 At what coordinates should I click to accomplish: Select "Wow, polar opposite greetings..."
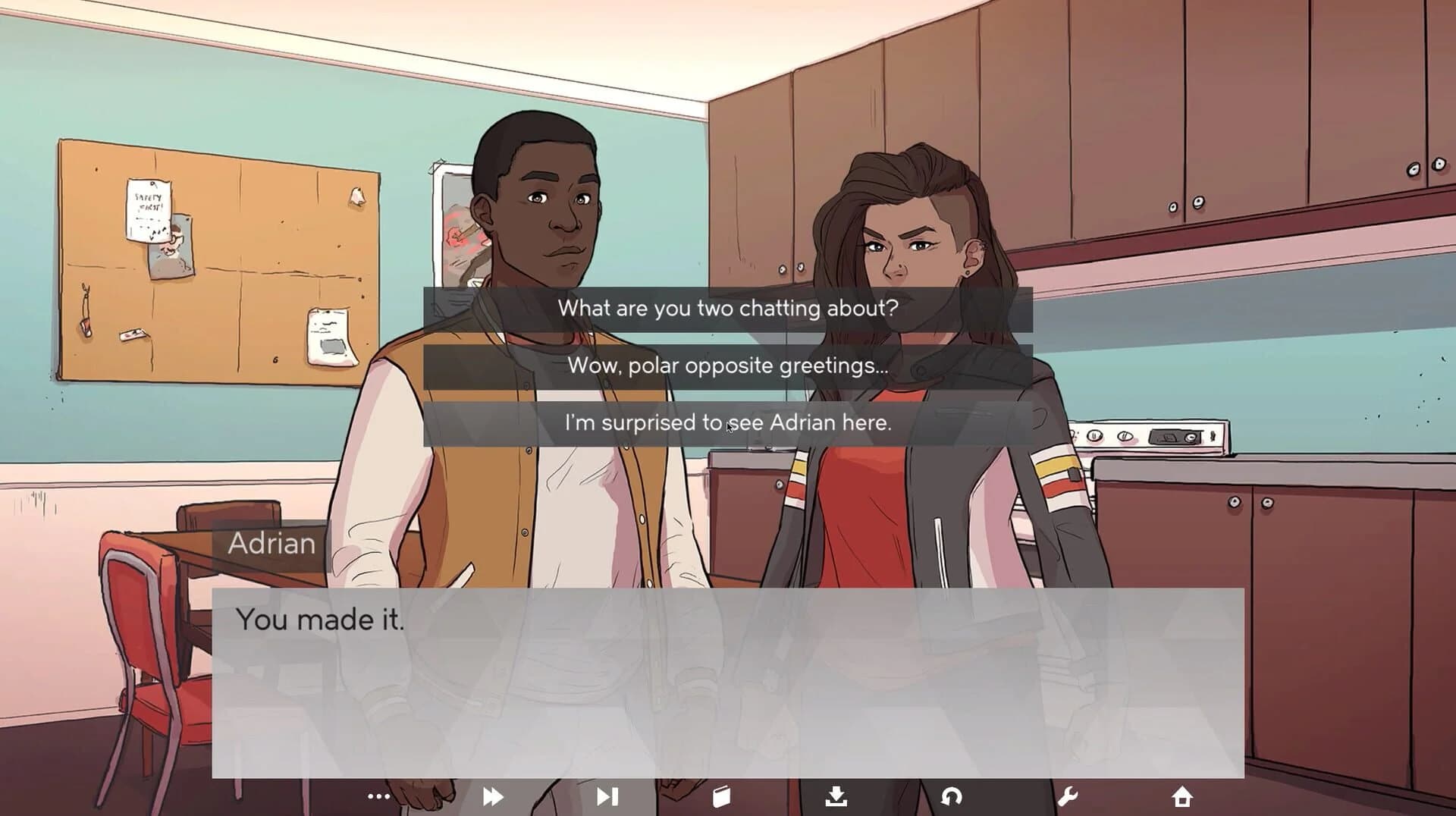[x=727, y=366]
